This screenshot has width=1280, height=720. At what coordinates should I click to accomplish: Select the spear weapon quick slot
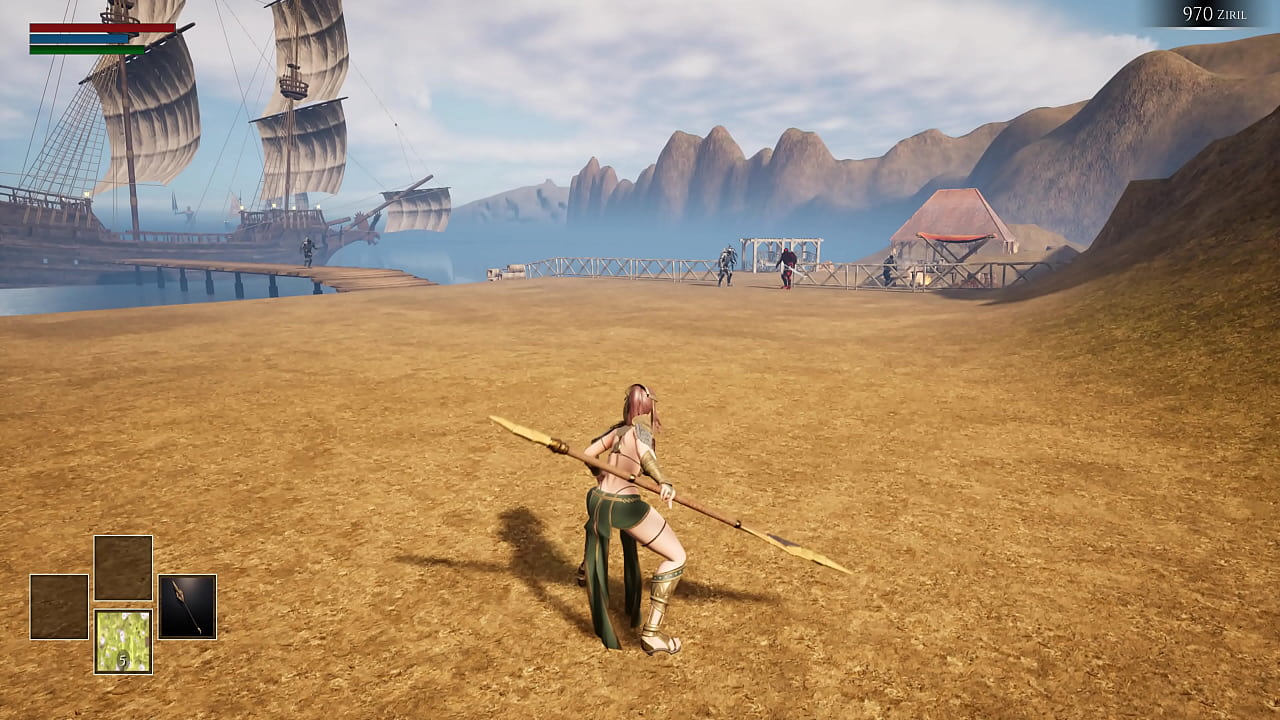click(187, 606)
